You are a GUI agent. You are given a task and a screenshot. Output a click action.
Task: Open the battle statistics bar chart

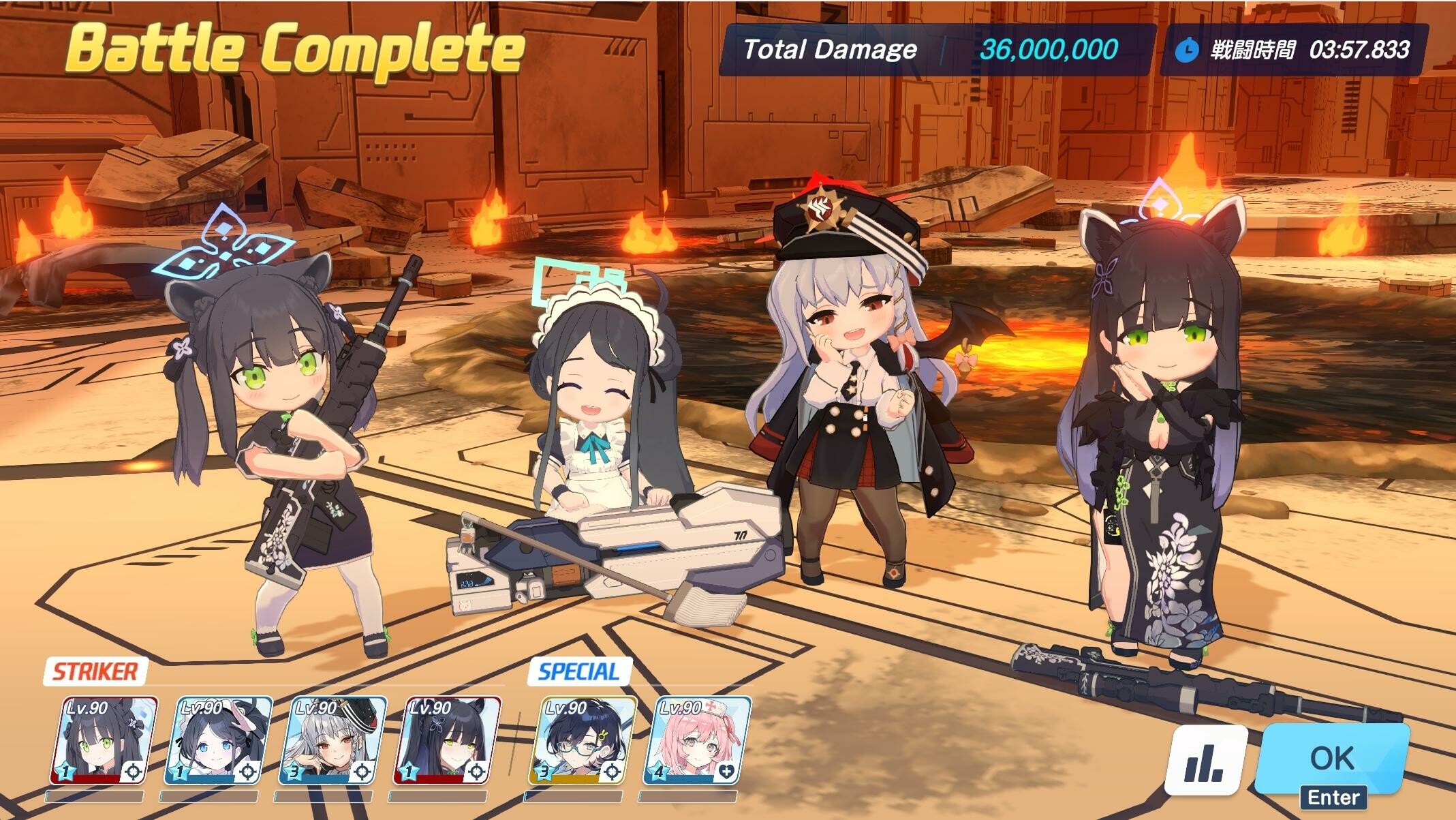[x=1205, y=759]
